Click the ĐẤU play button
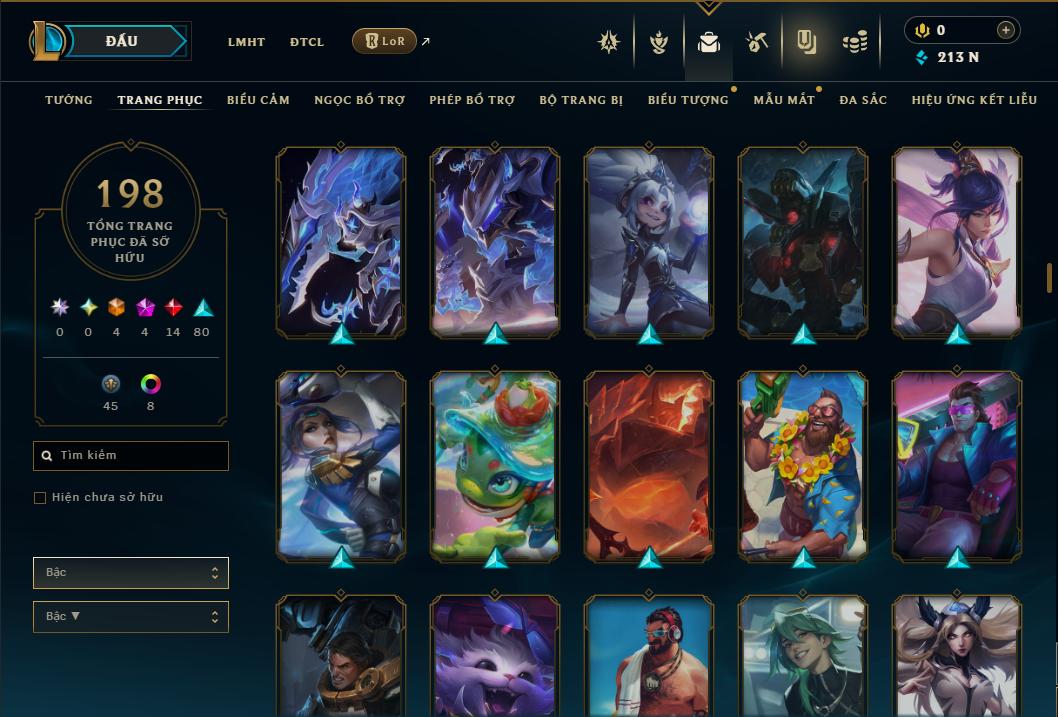The width and height of the screenshot is (1058, 717). [x=121, y=41]
